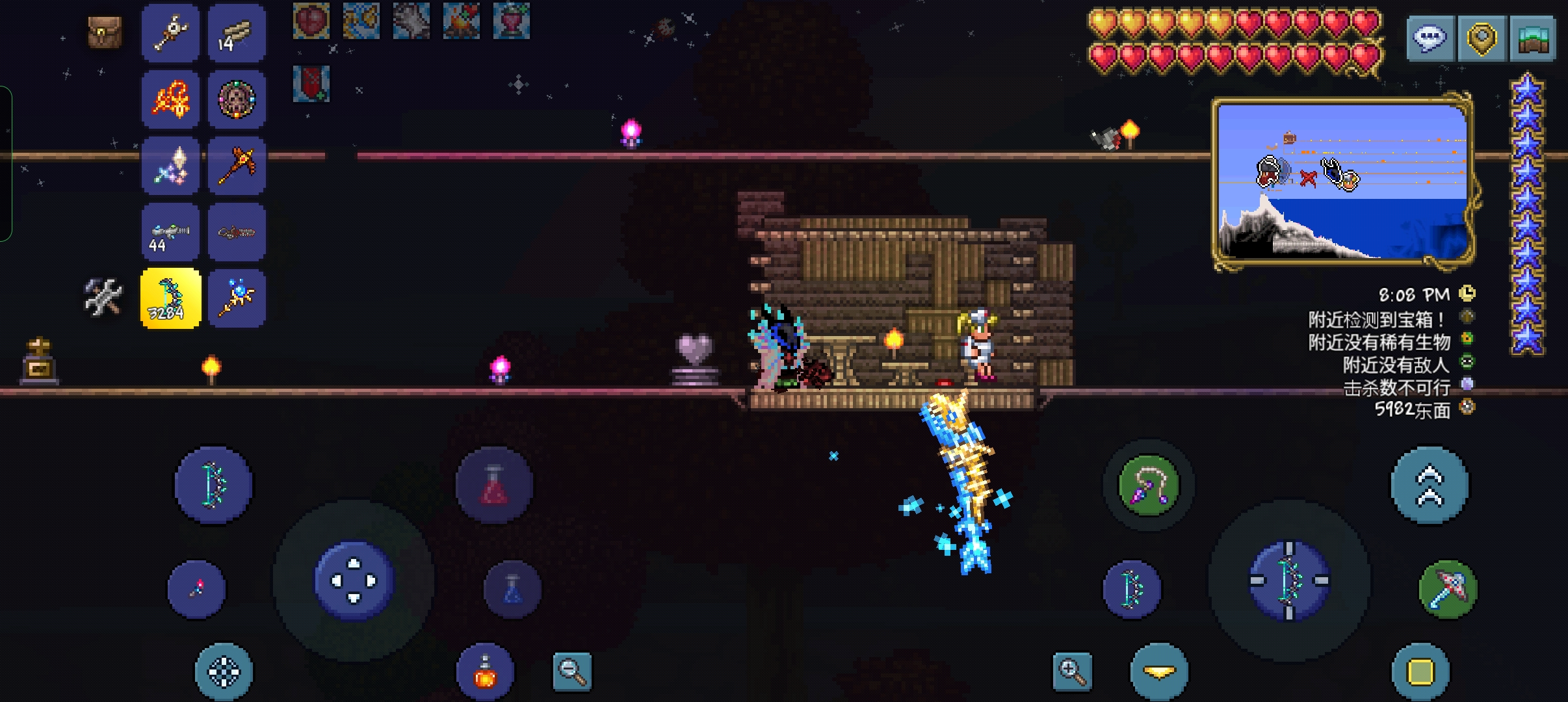Pick the fiery orange weapon slot
Image resolution: width=1568 pixels, height=702 pixels.
pyautogui.click(x=171, y=99)
